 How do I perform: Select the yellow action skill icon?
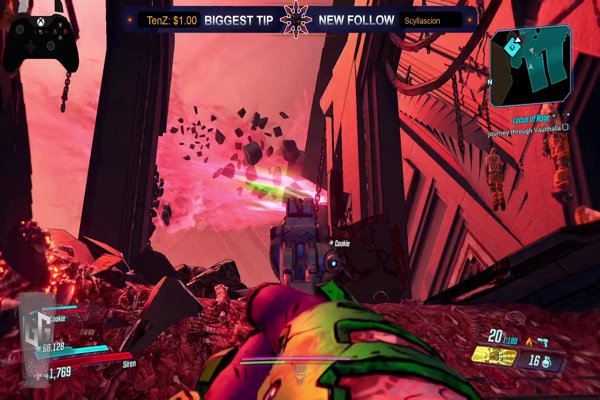click(493, 358)
